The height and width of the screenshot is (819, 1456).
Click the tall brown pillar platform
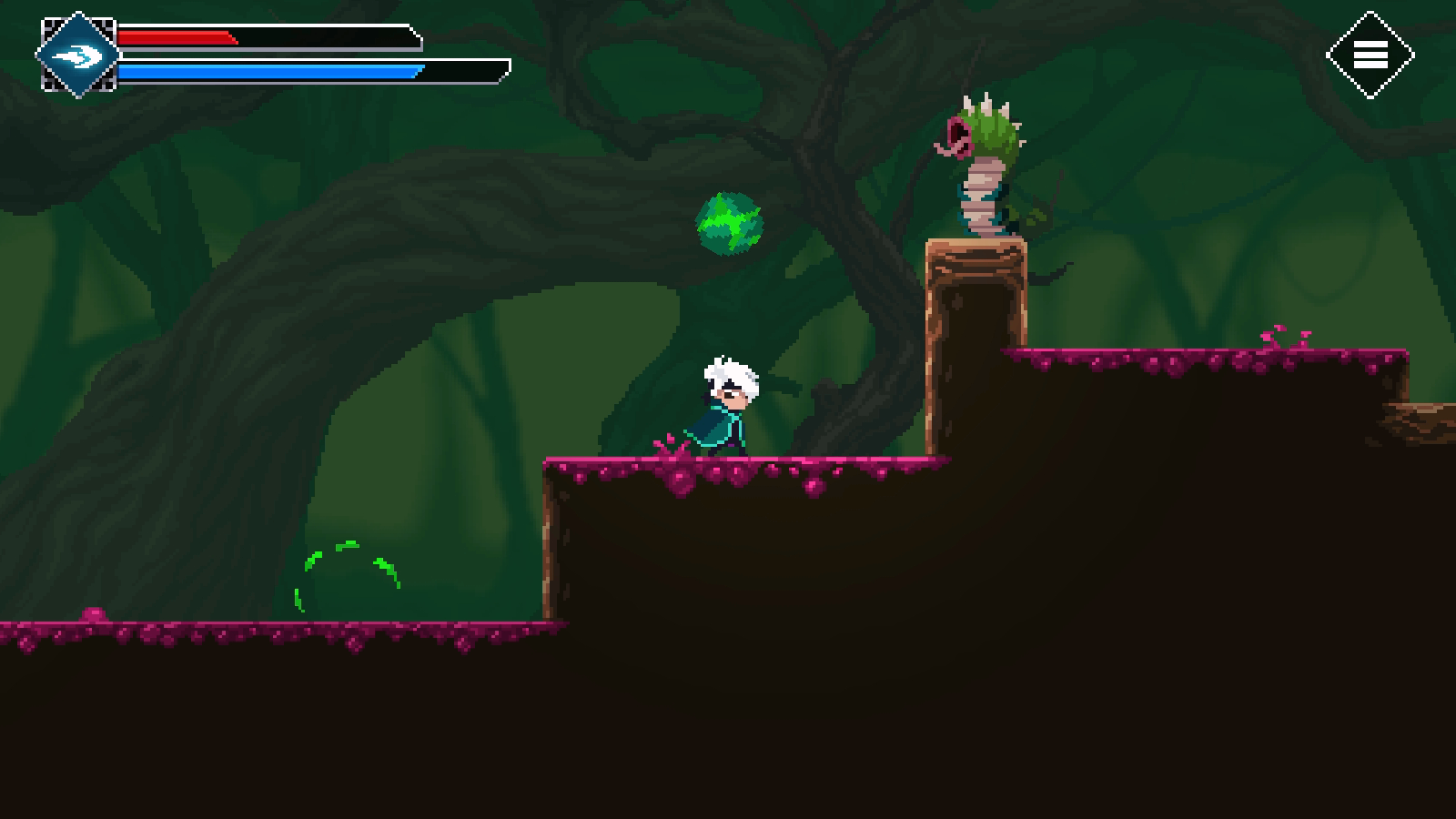tap(974, 300)
